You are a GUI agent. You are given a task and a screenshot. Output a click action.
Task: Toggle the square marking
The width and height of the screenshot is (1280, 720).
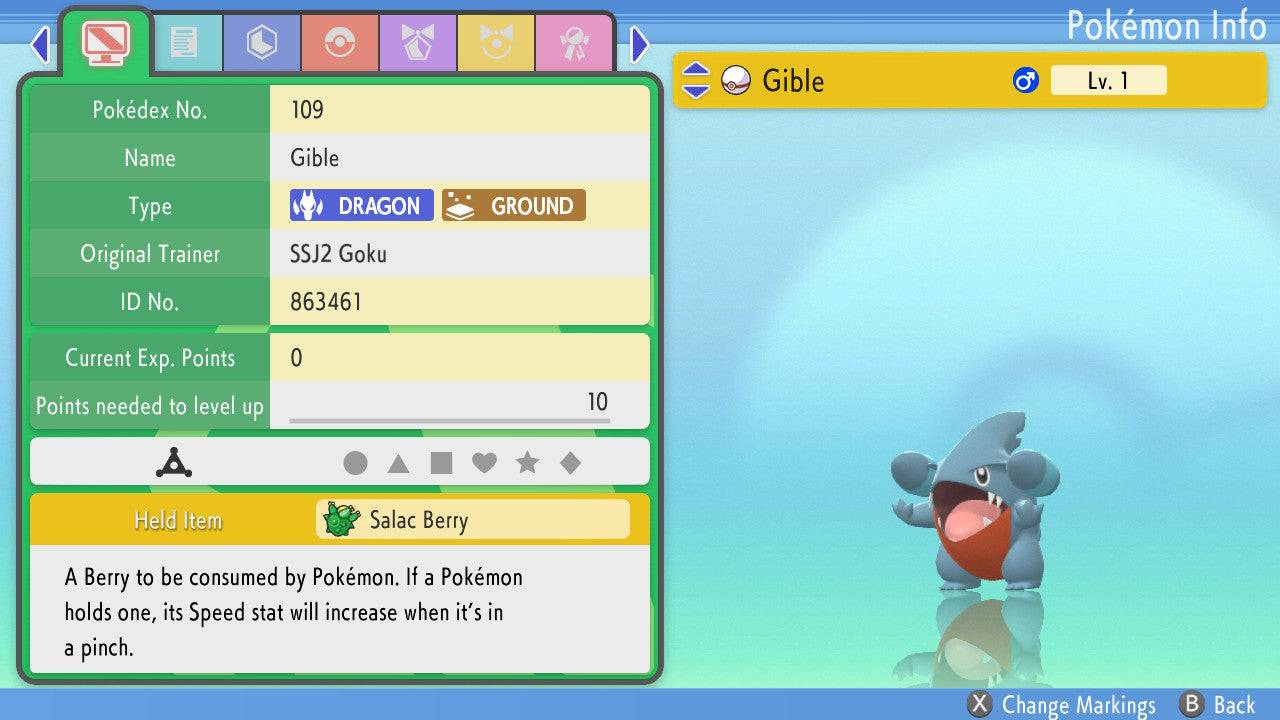click(441, 463)
